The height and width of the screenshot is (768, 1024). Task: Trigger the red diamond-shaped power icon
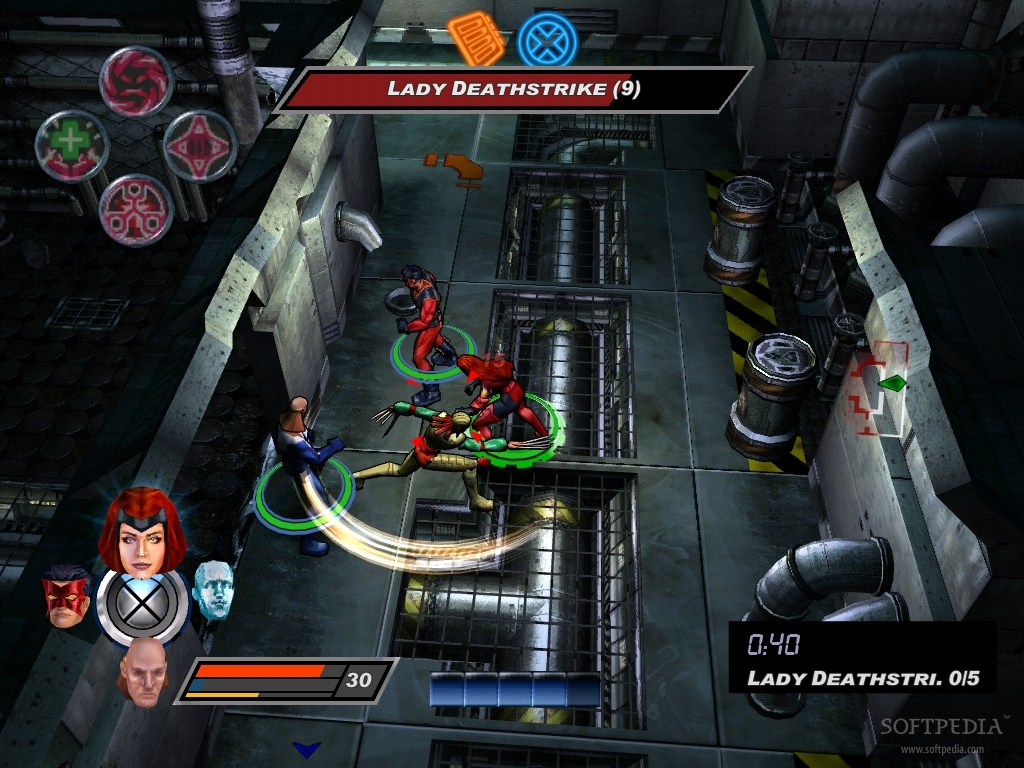(x=199, y=146)
